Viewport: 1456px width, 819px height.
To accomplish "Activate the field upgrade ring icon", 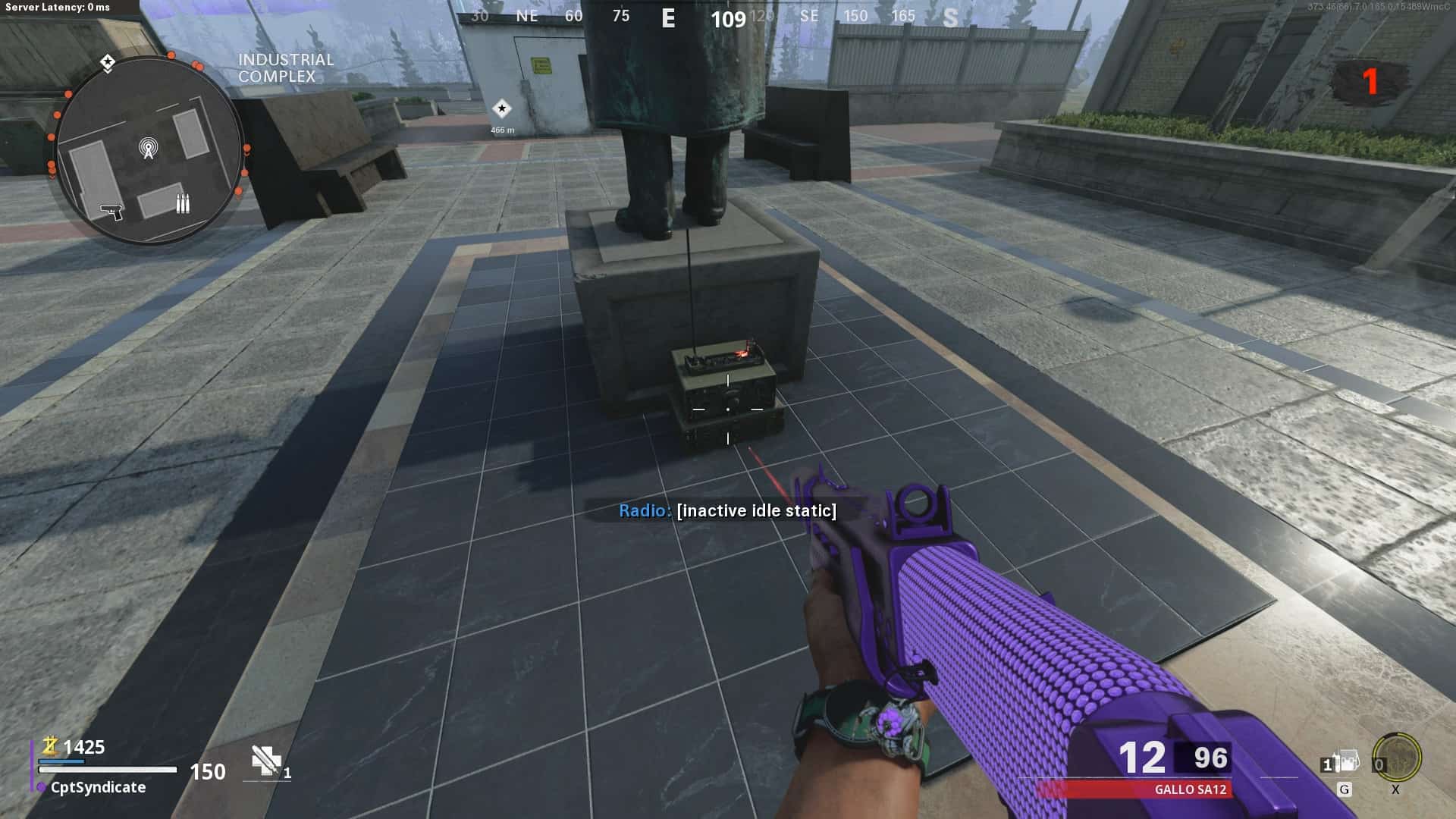I will tap(1397, 758).
